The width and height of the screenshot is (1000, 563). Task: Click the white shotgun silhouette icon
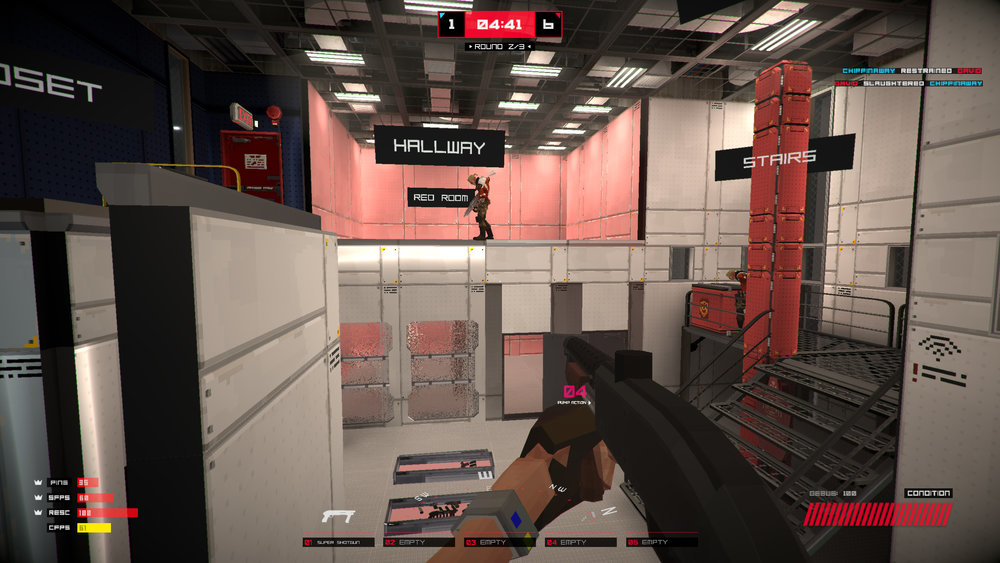(338, 517)
